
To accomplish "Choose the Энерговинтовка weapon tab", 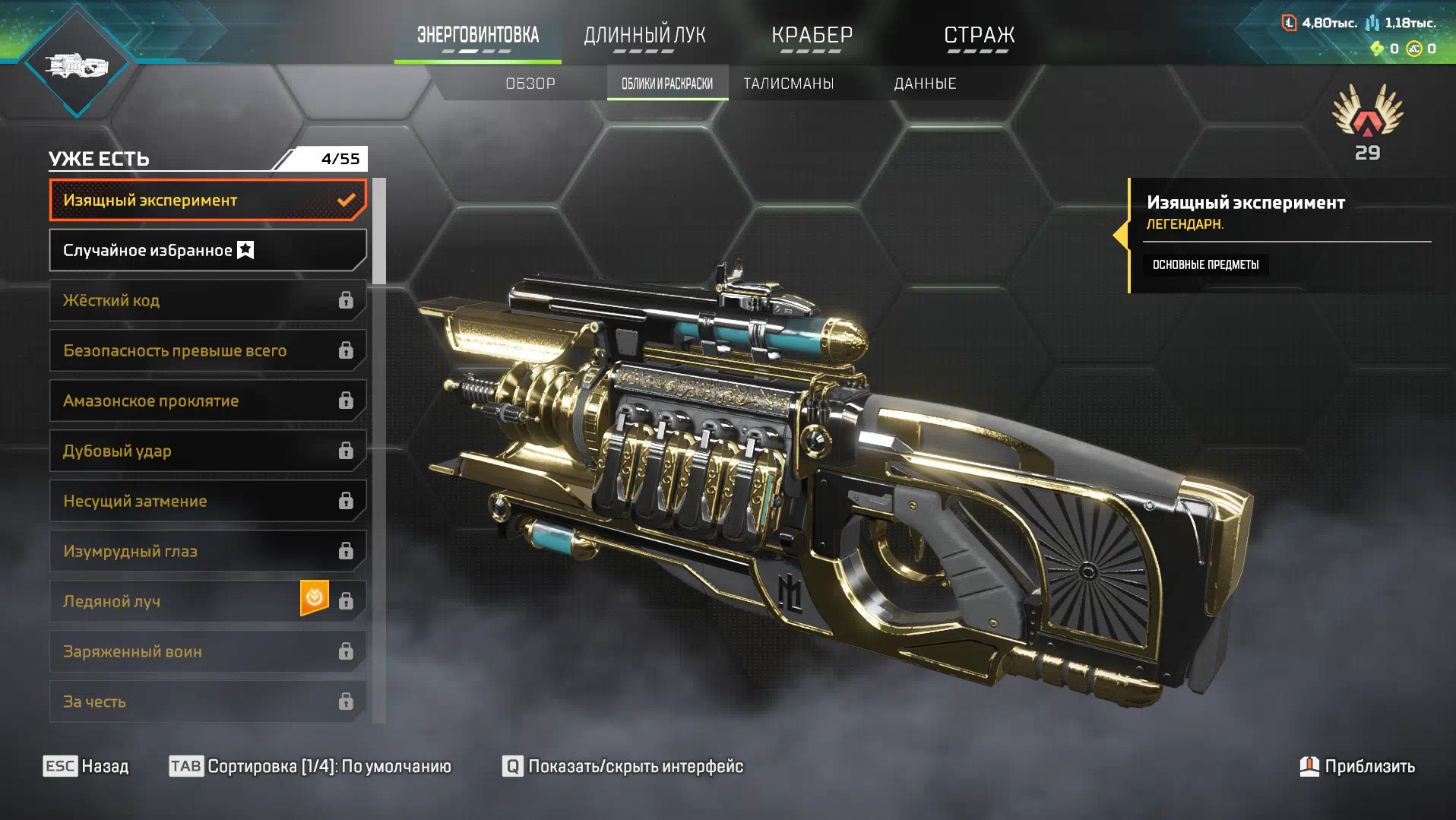I will pos(477,36).
